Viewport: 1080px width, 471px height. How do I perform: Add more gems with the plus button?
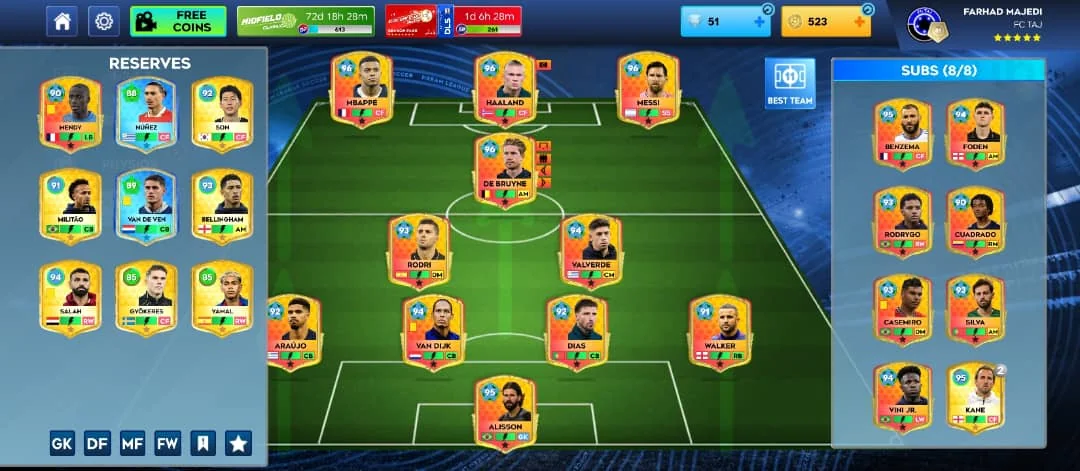(x=759, y=21)
